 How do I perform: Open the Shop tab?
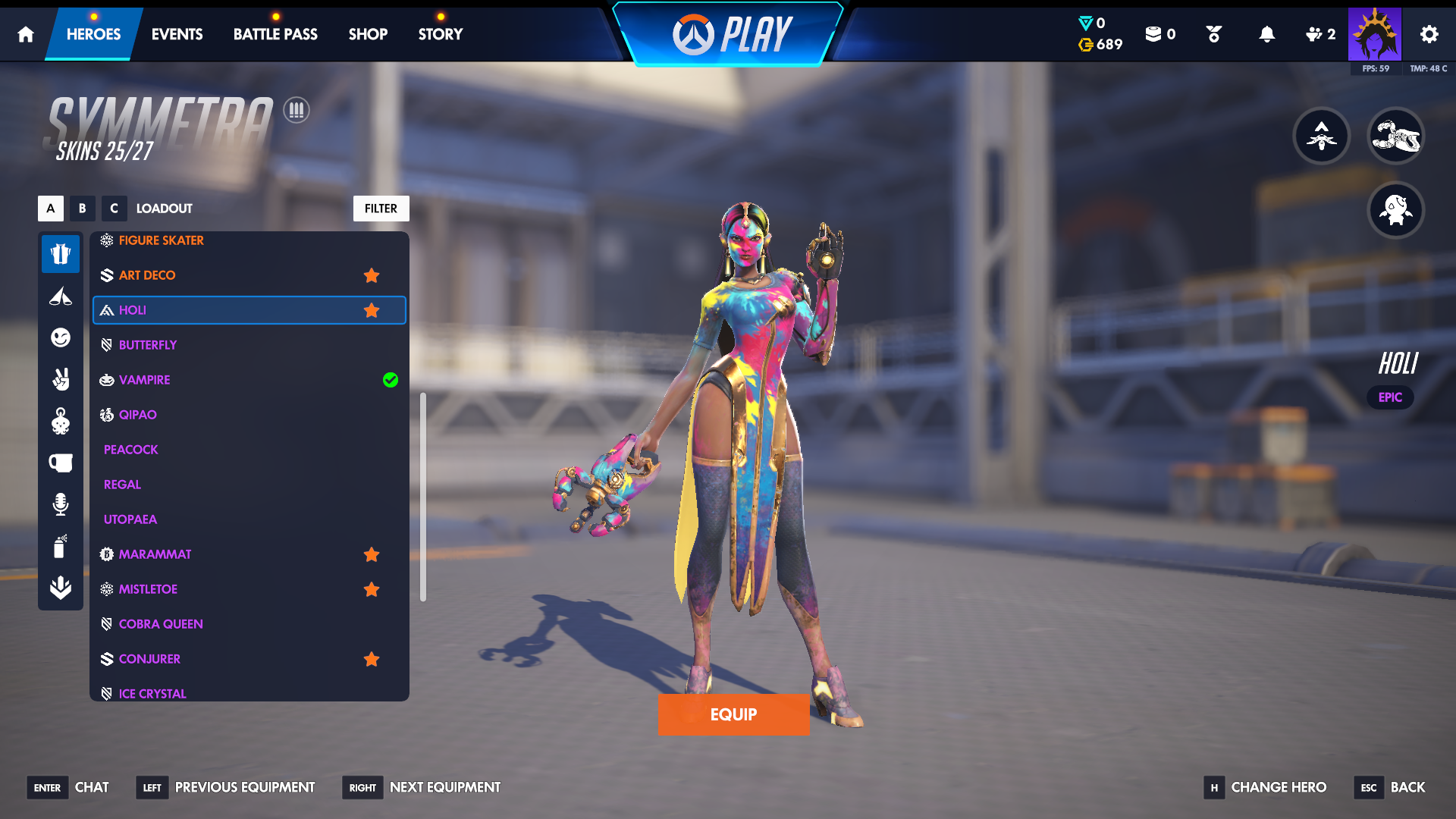(368, 34)
